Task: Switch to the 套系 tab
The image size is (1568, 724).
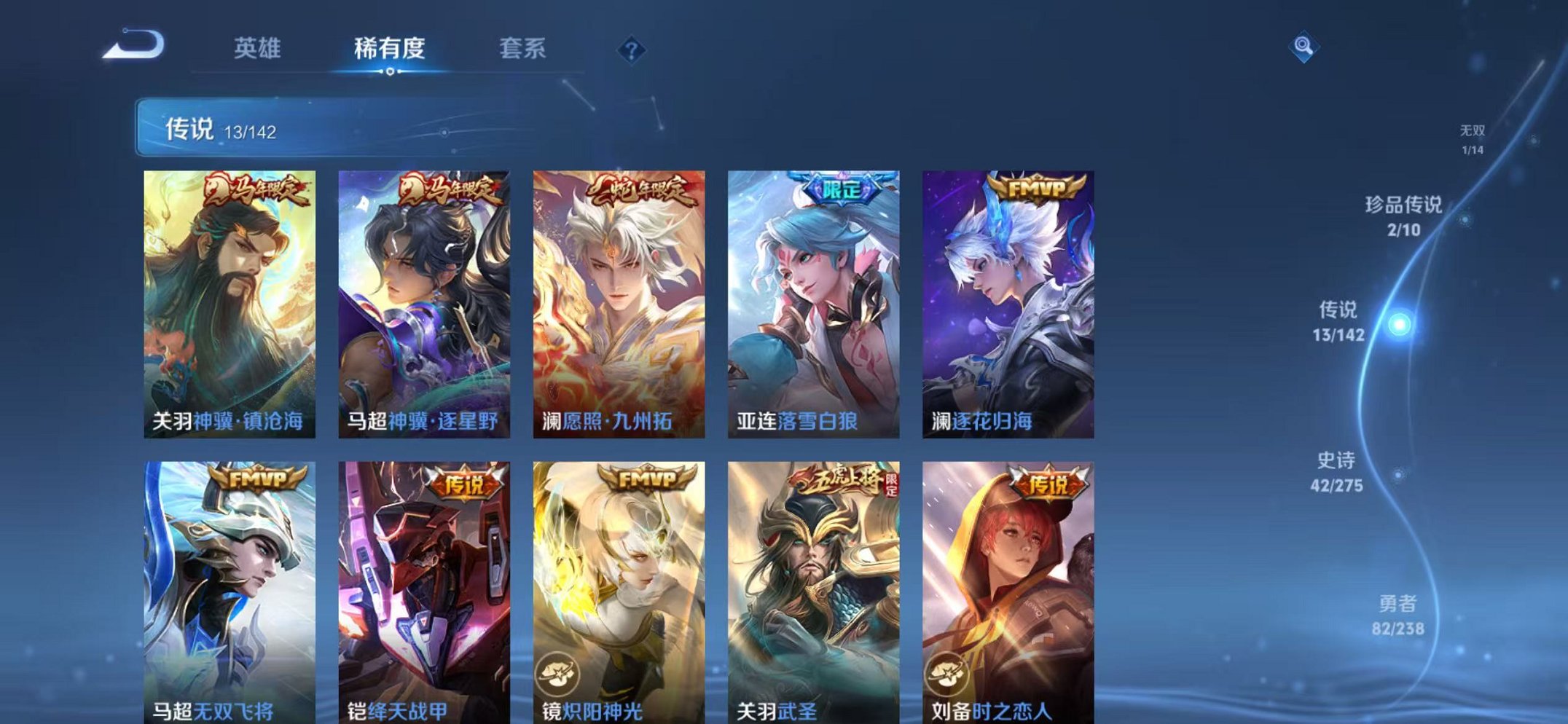Action: coord(523,47)
